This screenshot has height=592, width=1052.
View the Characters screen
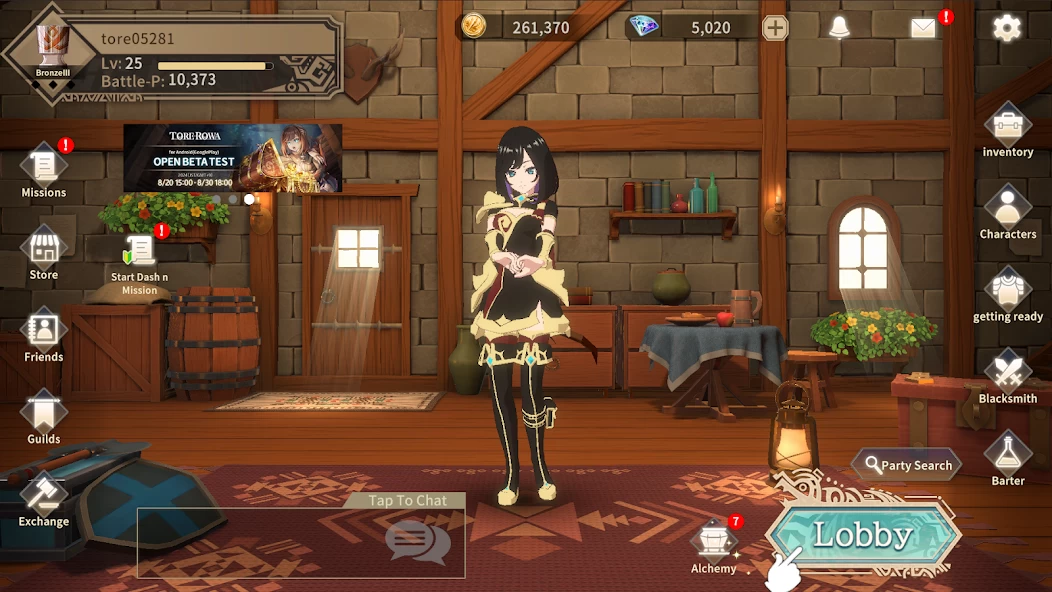coord(1007,210)
